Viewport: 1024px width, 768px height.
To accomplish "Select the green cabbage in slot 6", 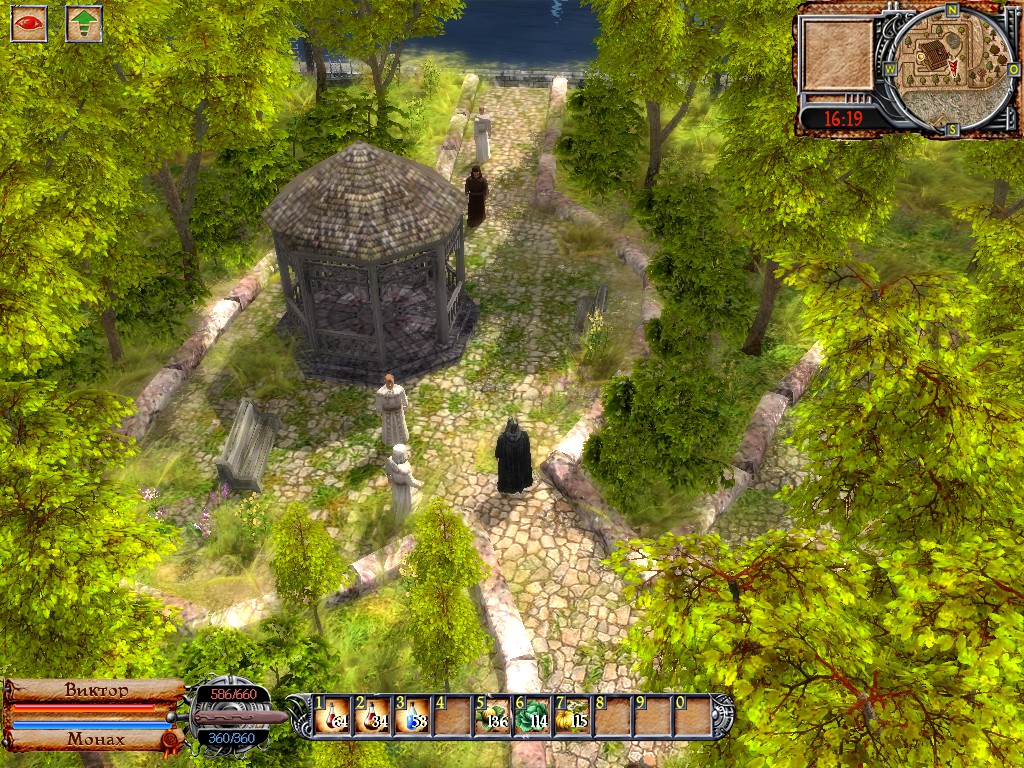I will 531,716.
